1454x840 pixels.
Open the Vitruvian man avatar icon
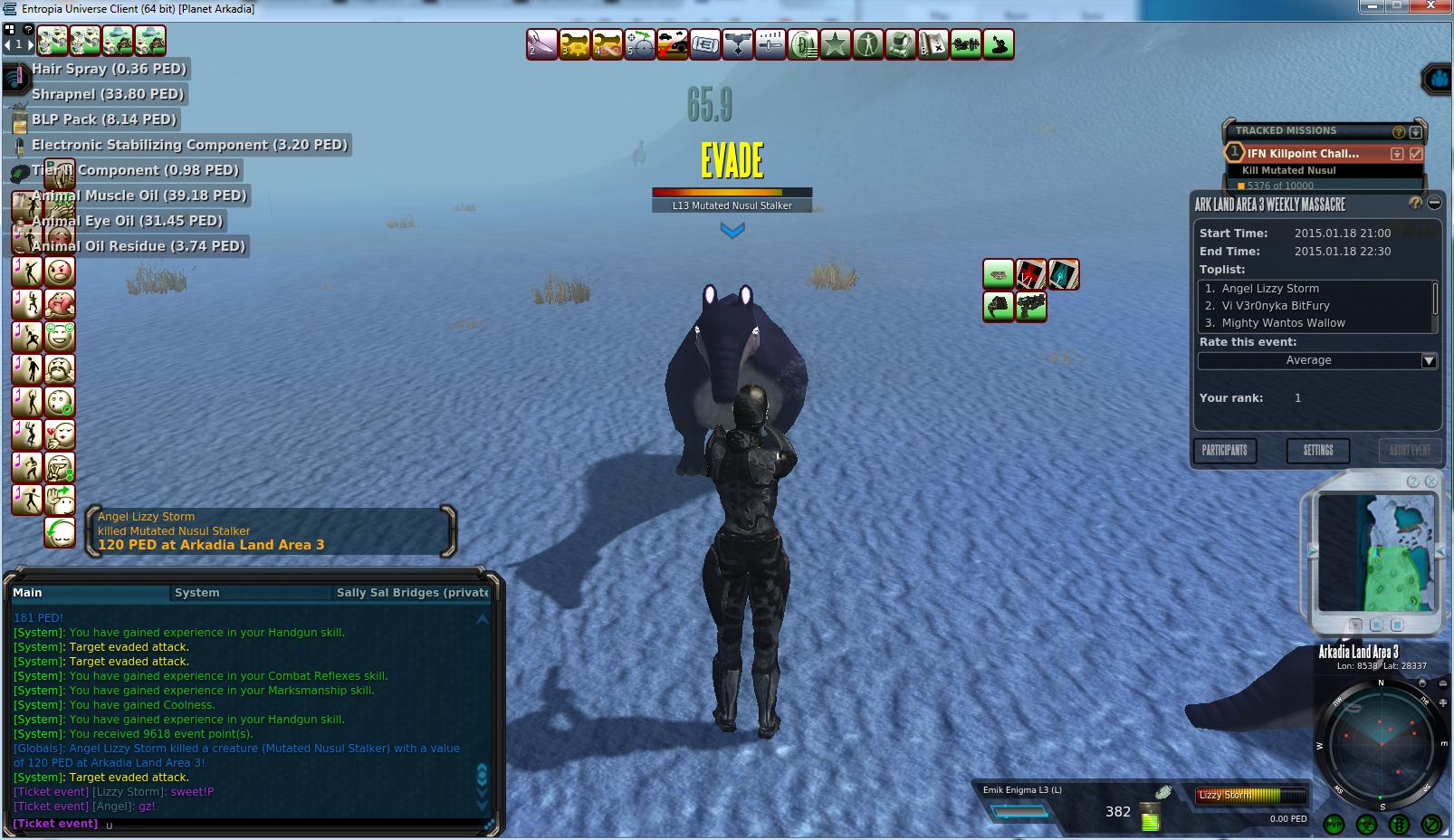point(868,44)
